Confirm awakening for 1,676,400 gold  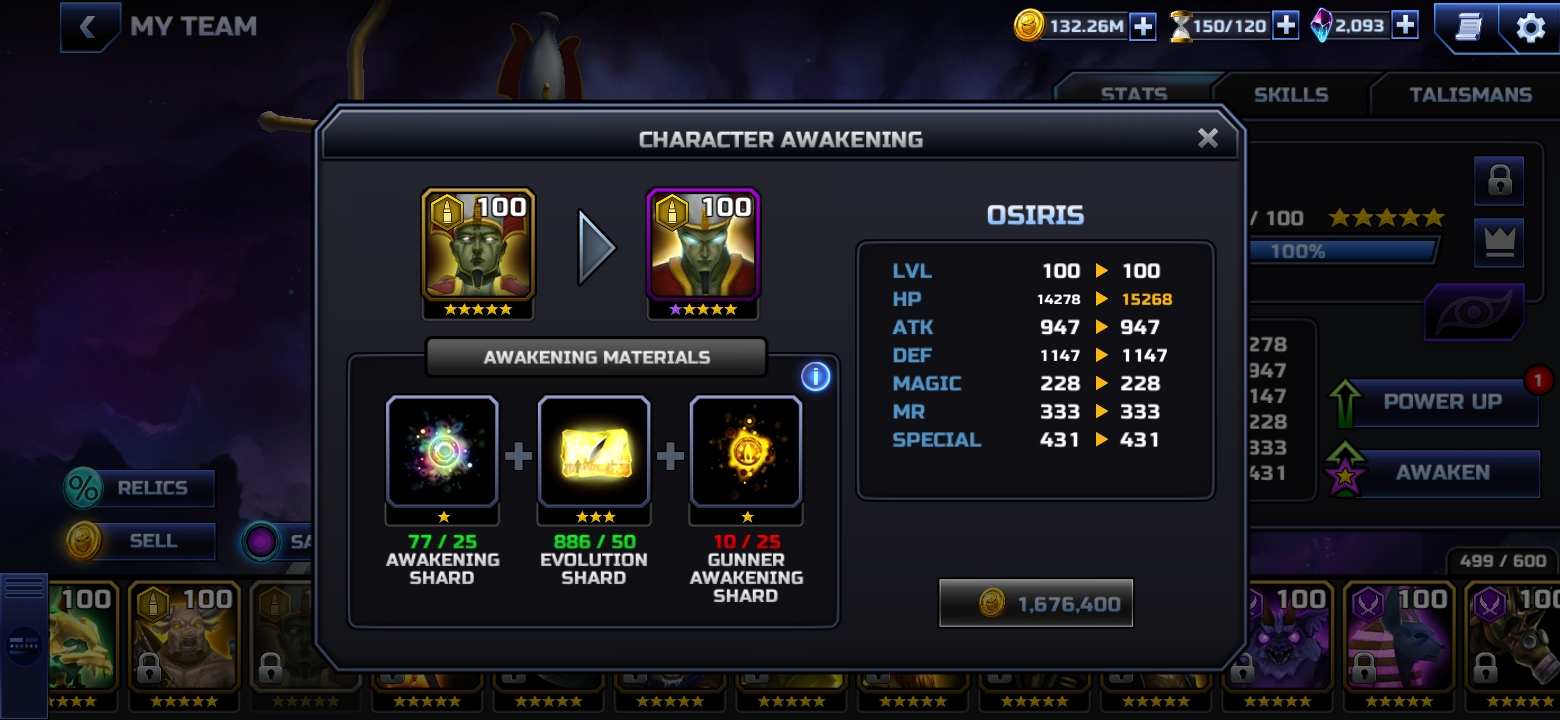(1036, 603)
